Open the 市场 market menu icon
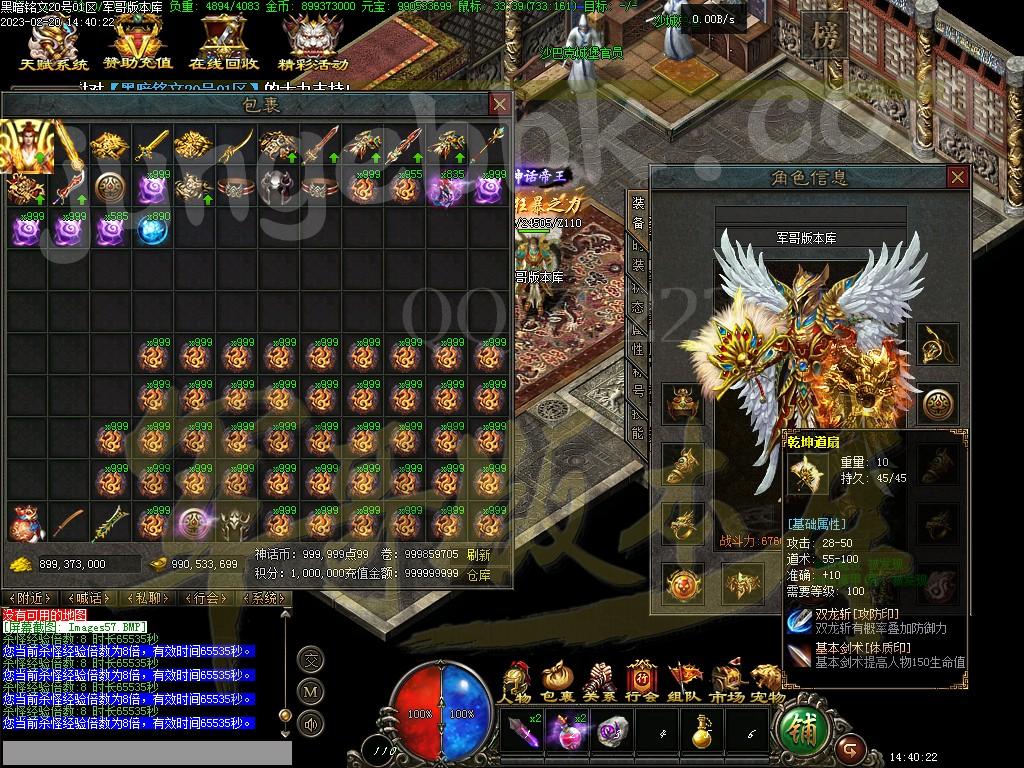 [x=726, y=682]
